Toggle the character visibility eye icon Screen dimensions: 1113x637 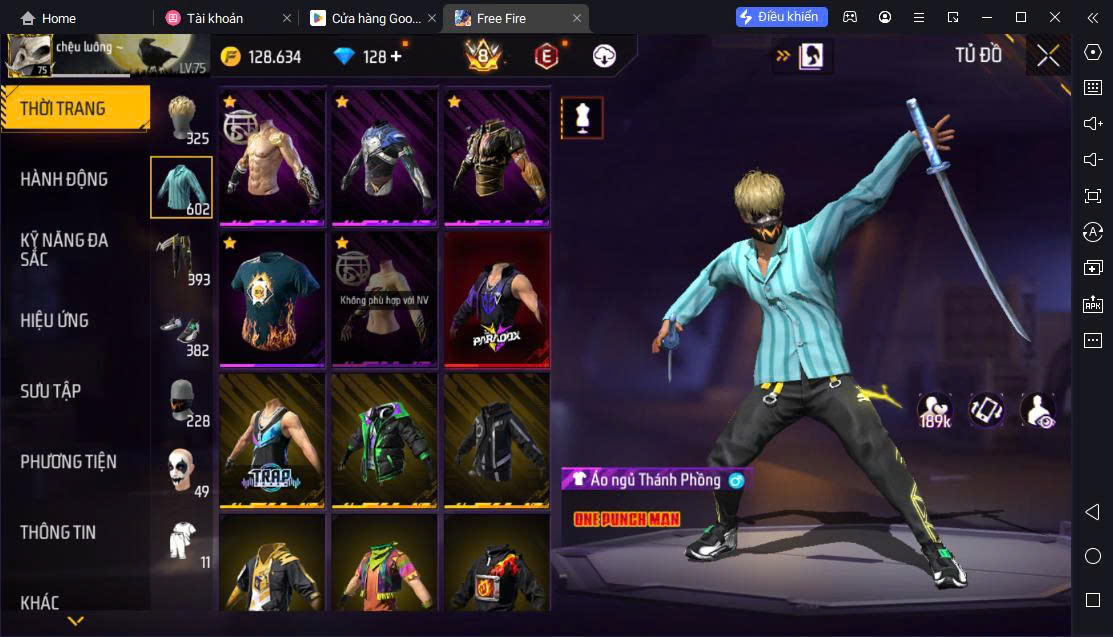1038,410
